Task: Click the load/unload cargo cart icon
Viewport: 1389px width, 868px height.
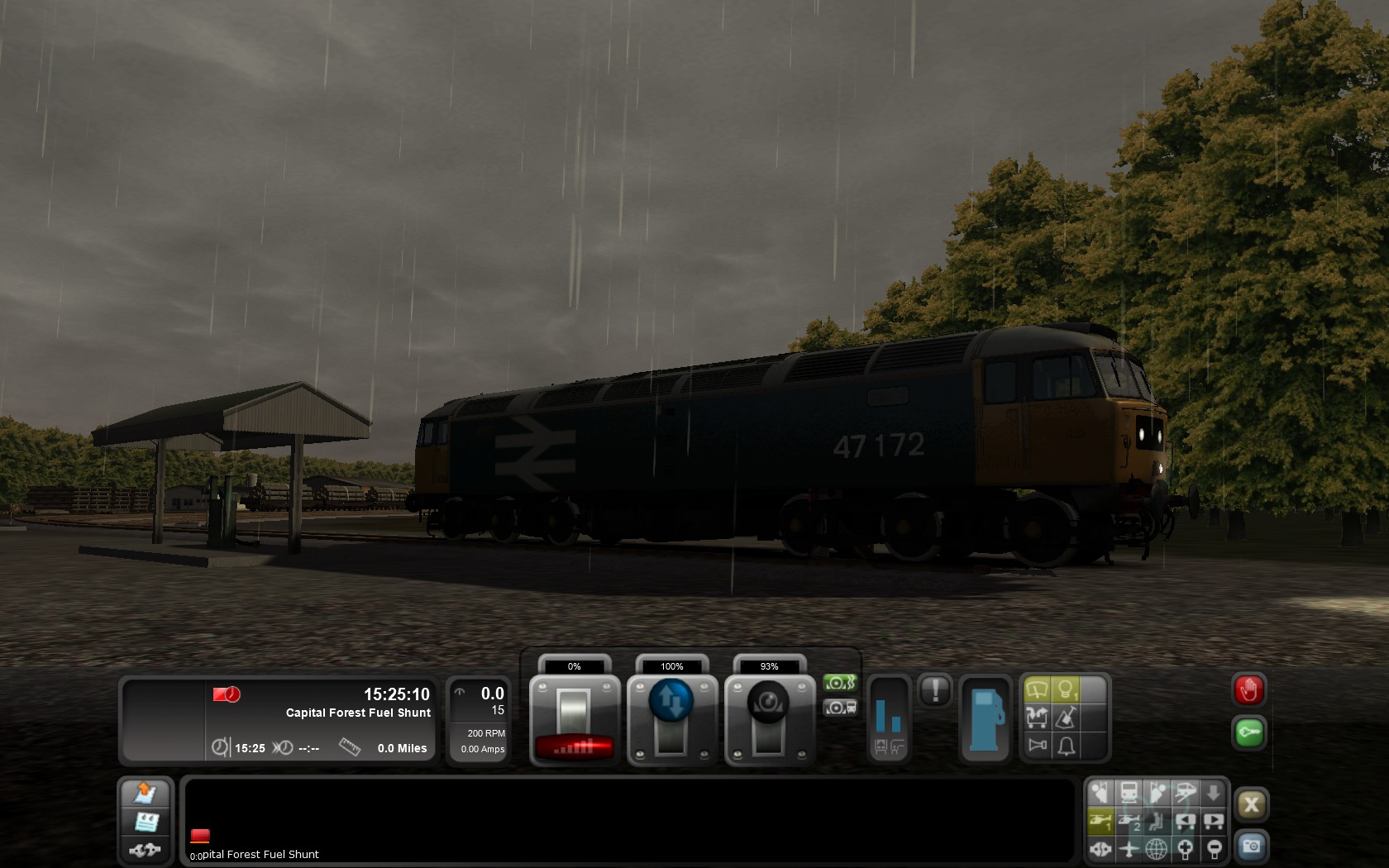Action: point(1037,717)
